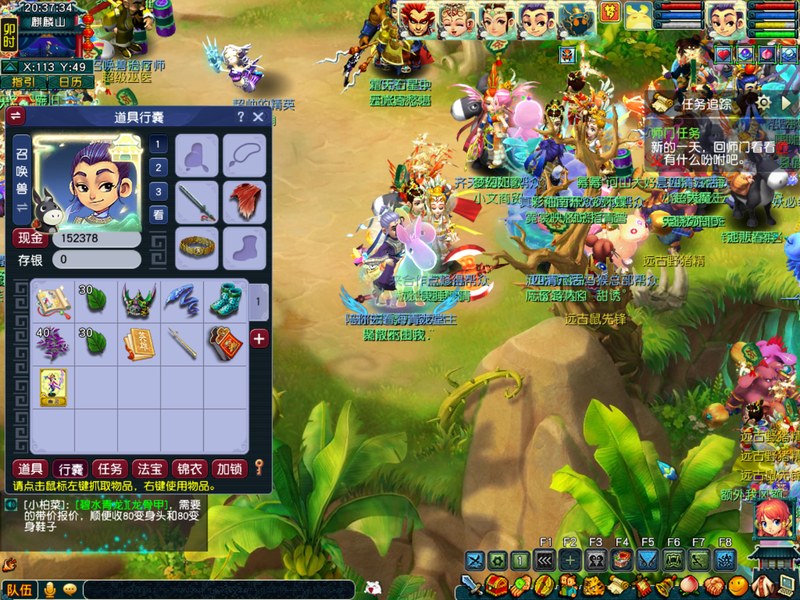Add a bag page with the plus button
The image size is (800, 600).
click(x=259, y=339)
